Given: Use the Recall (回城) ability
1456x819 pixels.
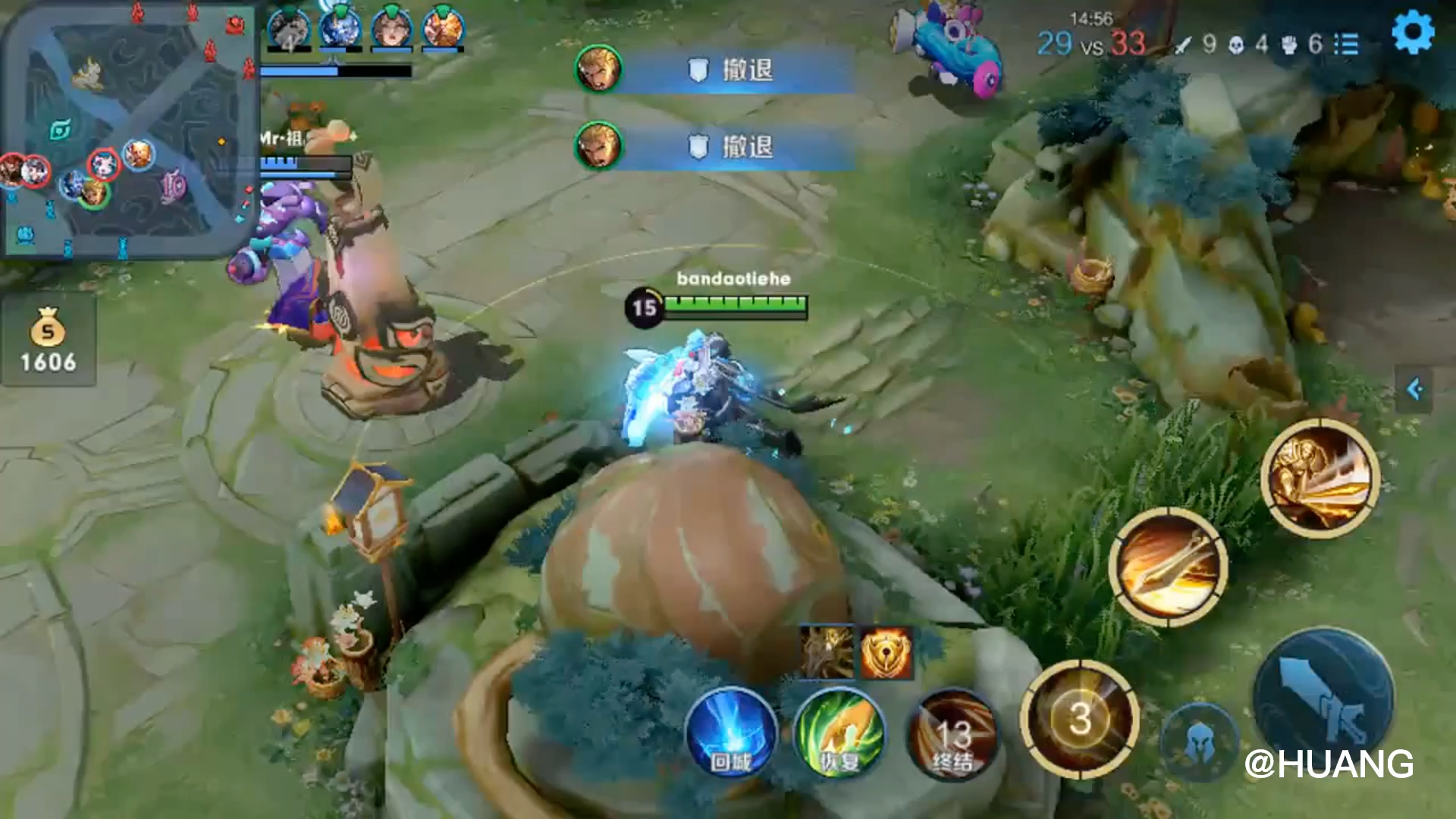Looking at the screenshot, I should (731, 733).
